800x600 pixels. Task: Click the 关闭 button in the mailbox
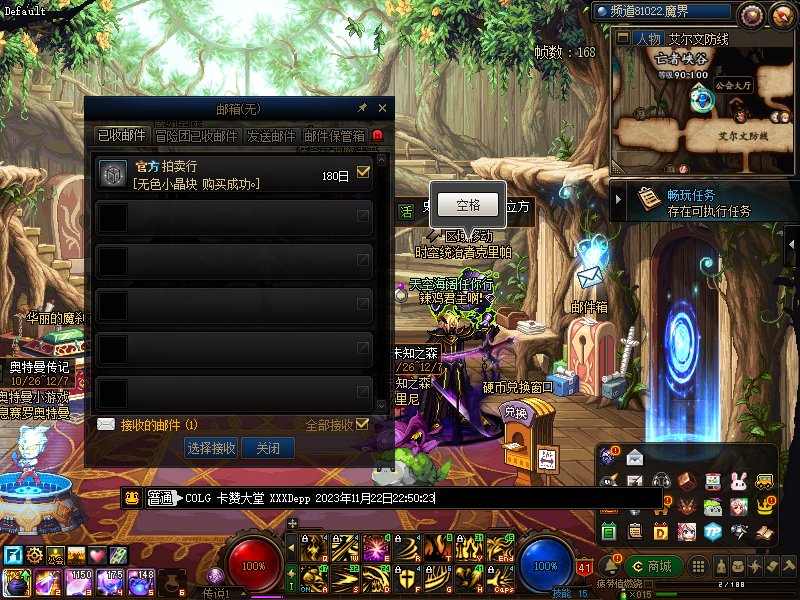coord(268,448)
